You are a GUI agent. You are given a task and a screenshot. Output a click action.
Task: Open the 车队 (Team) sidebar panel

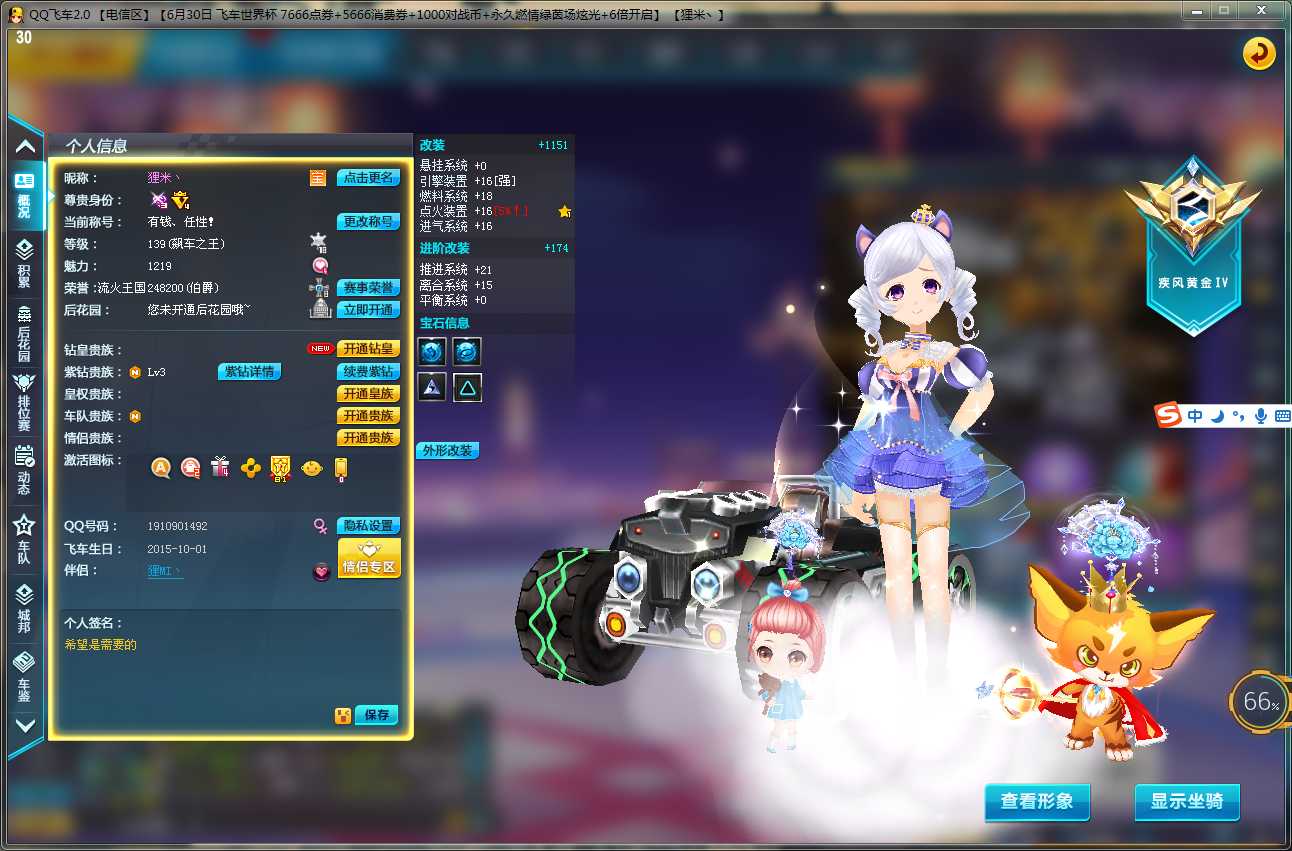pos(24,545)
